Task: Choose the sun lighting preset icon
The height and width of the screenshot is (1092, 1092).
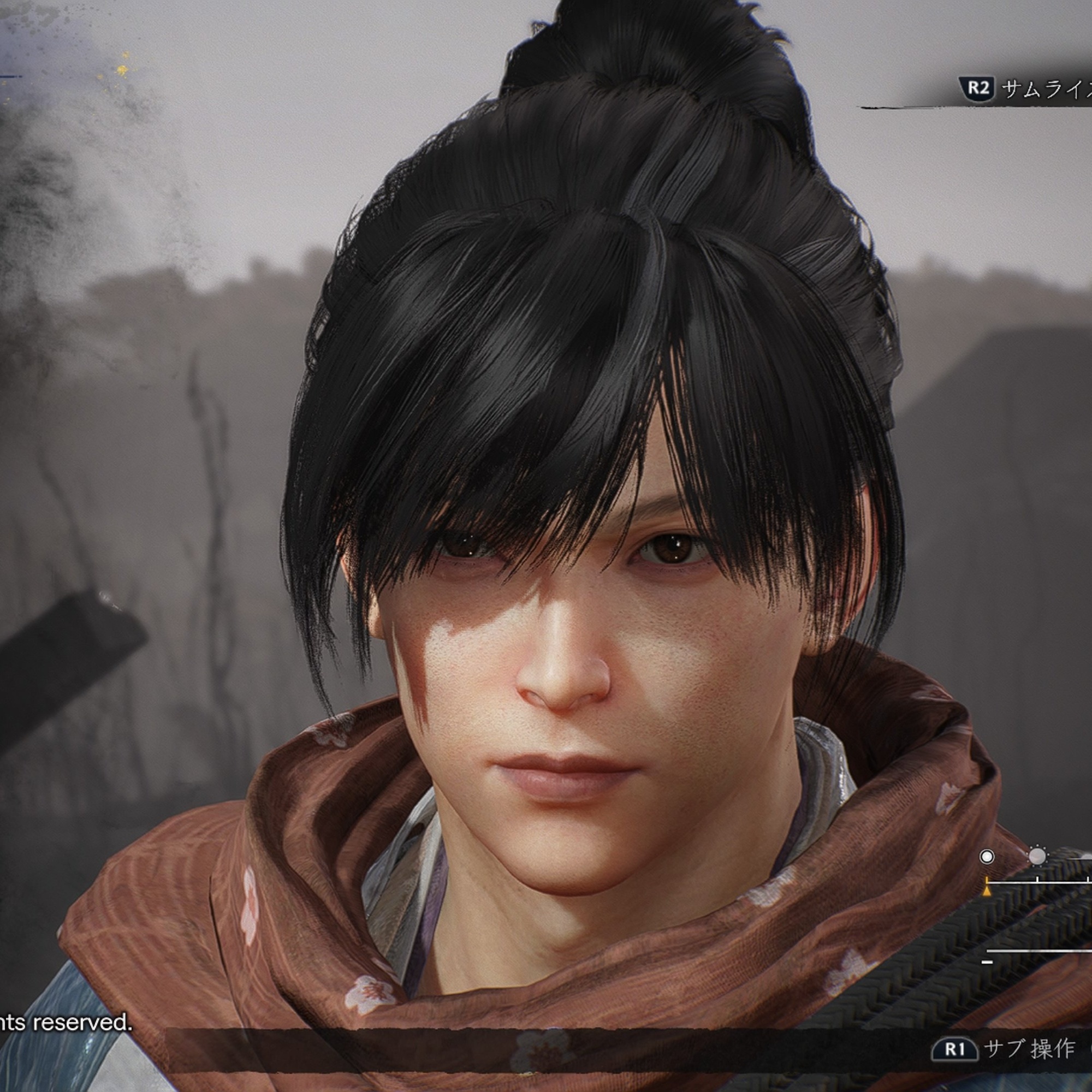Action: [x=1037, y=856]
